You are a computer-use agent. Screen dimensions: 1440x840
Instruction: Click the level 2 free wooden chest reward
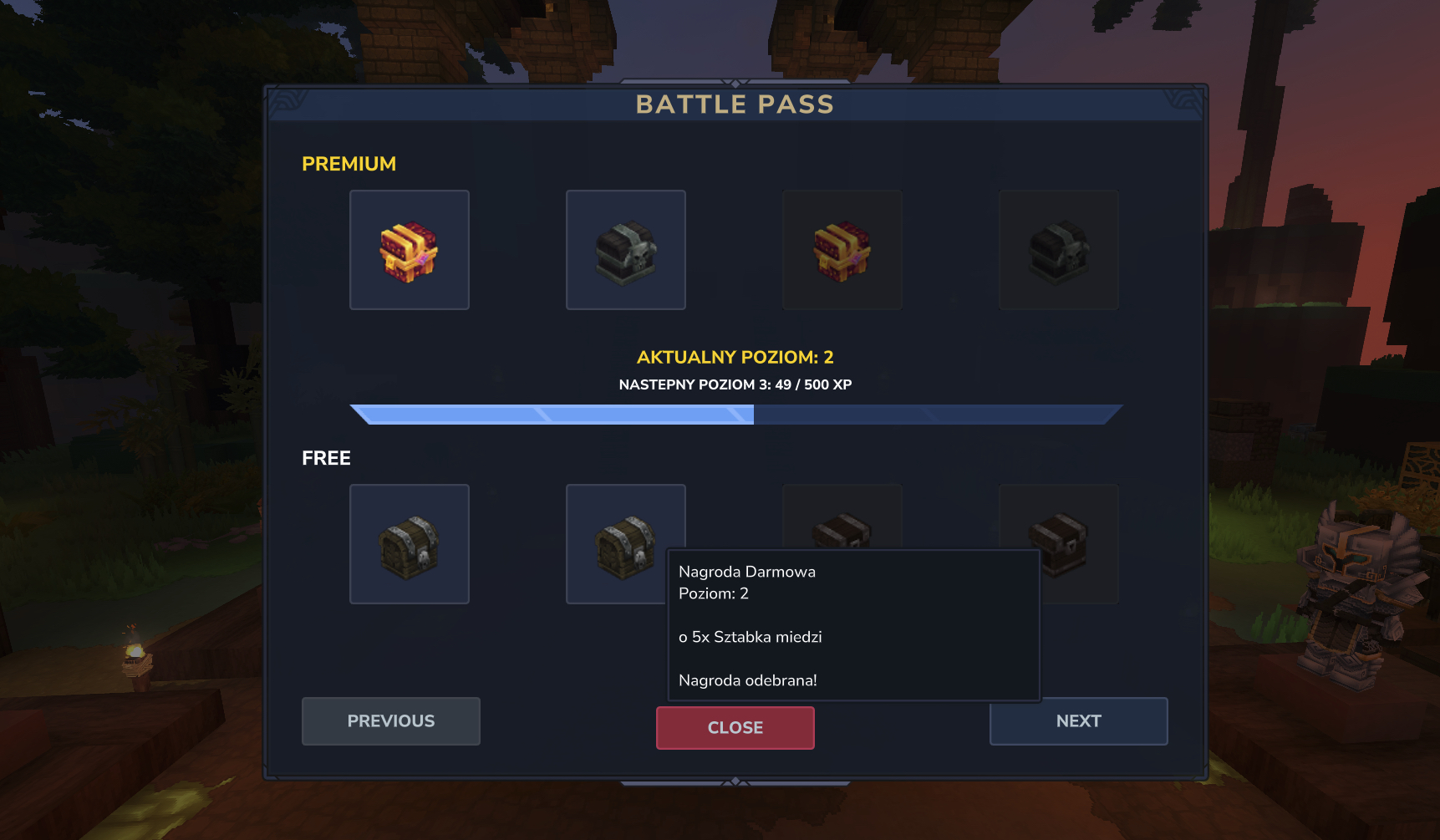tap(617, 535)
